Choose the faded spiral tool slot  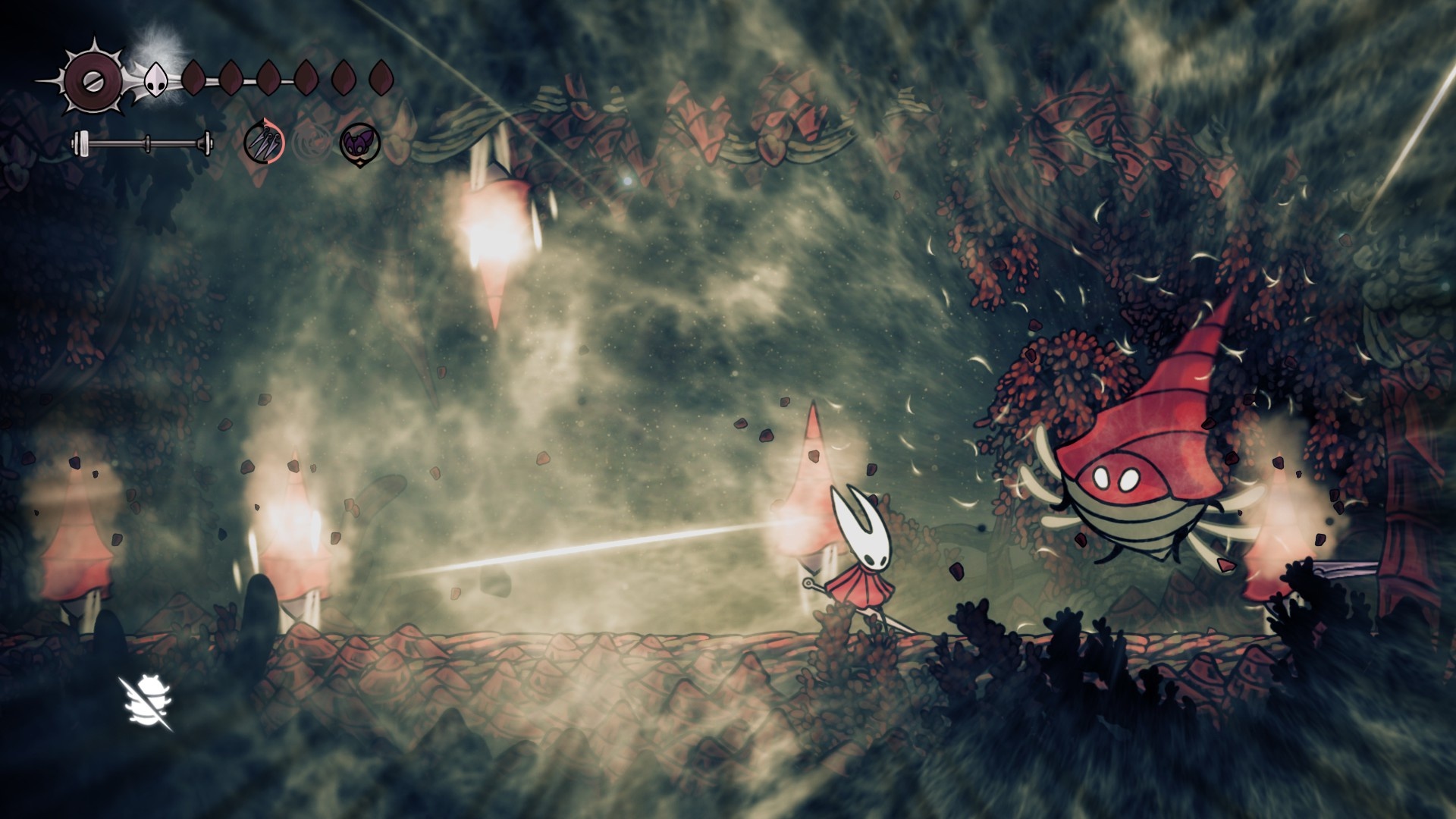309,143
